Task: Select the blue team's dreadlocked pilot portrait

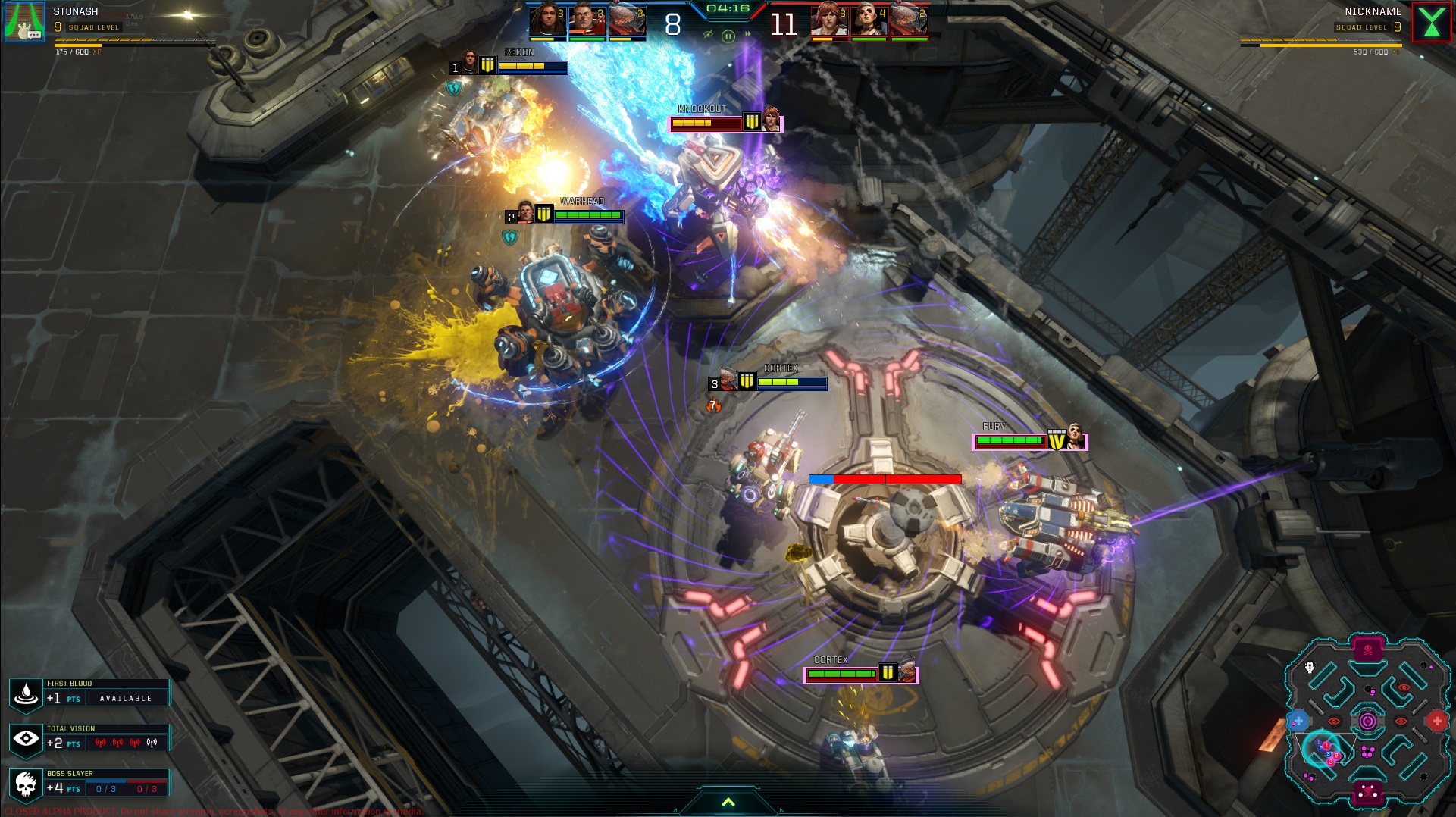Action: pyautogui.click(x=546, y=20)
